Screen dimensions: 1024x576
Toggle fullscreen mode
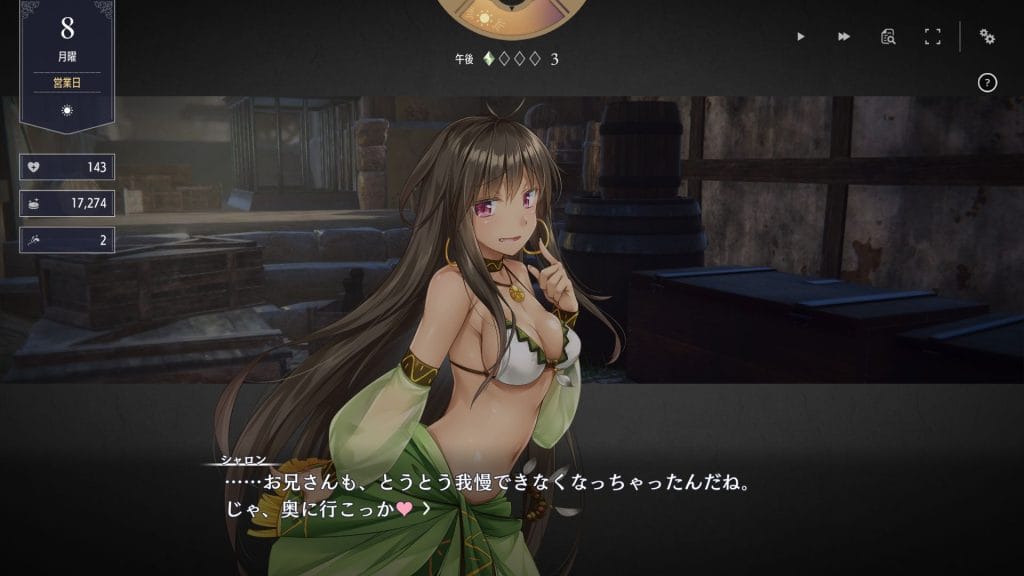932,37
